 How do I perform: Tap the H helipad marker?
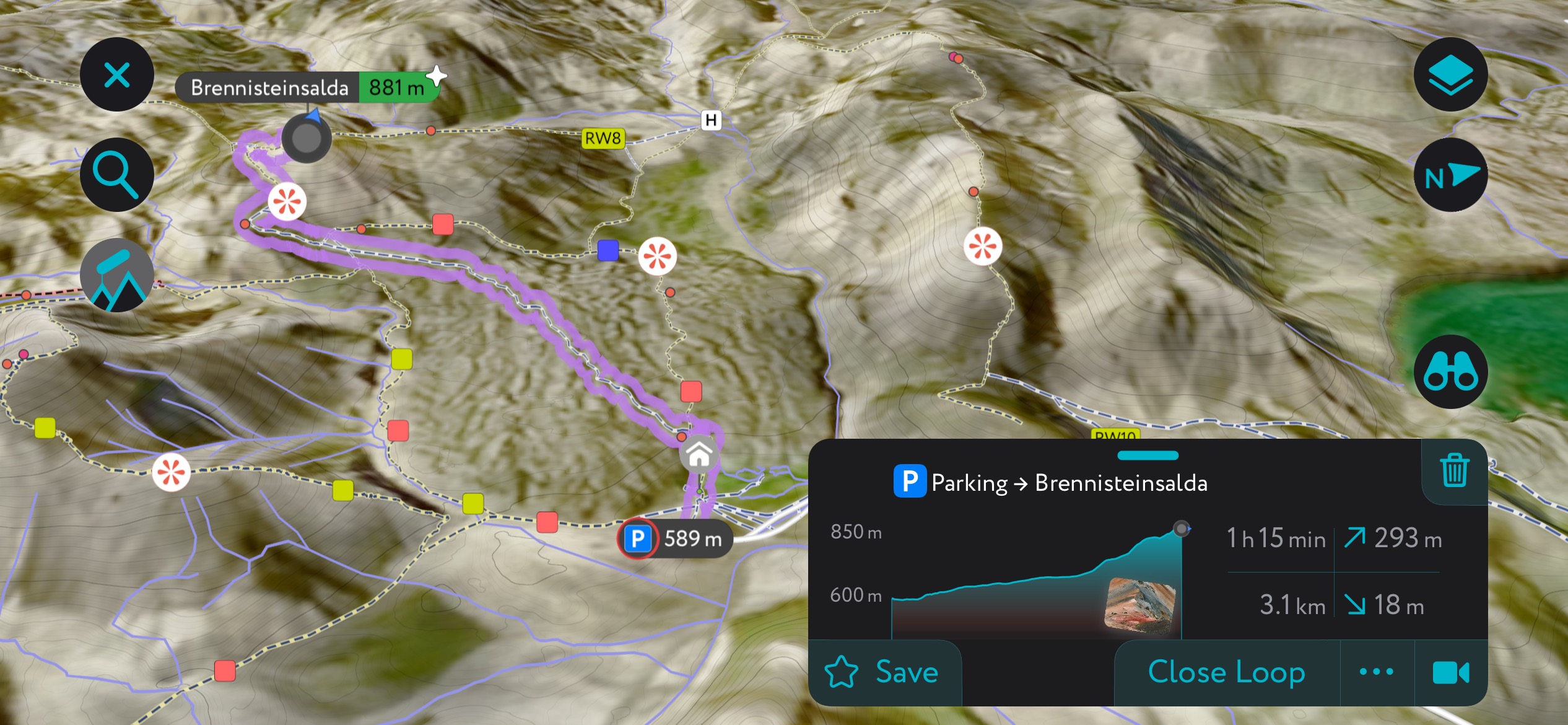coord(711,120)
